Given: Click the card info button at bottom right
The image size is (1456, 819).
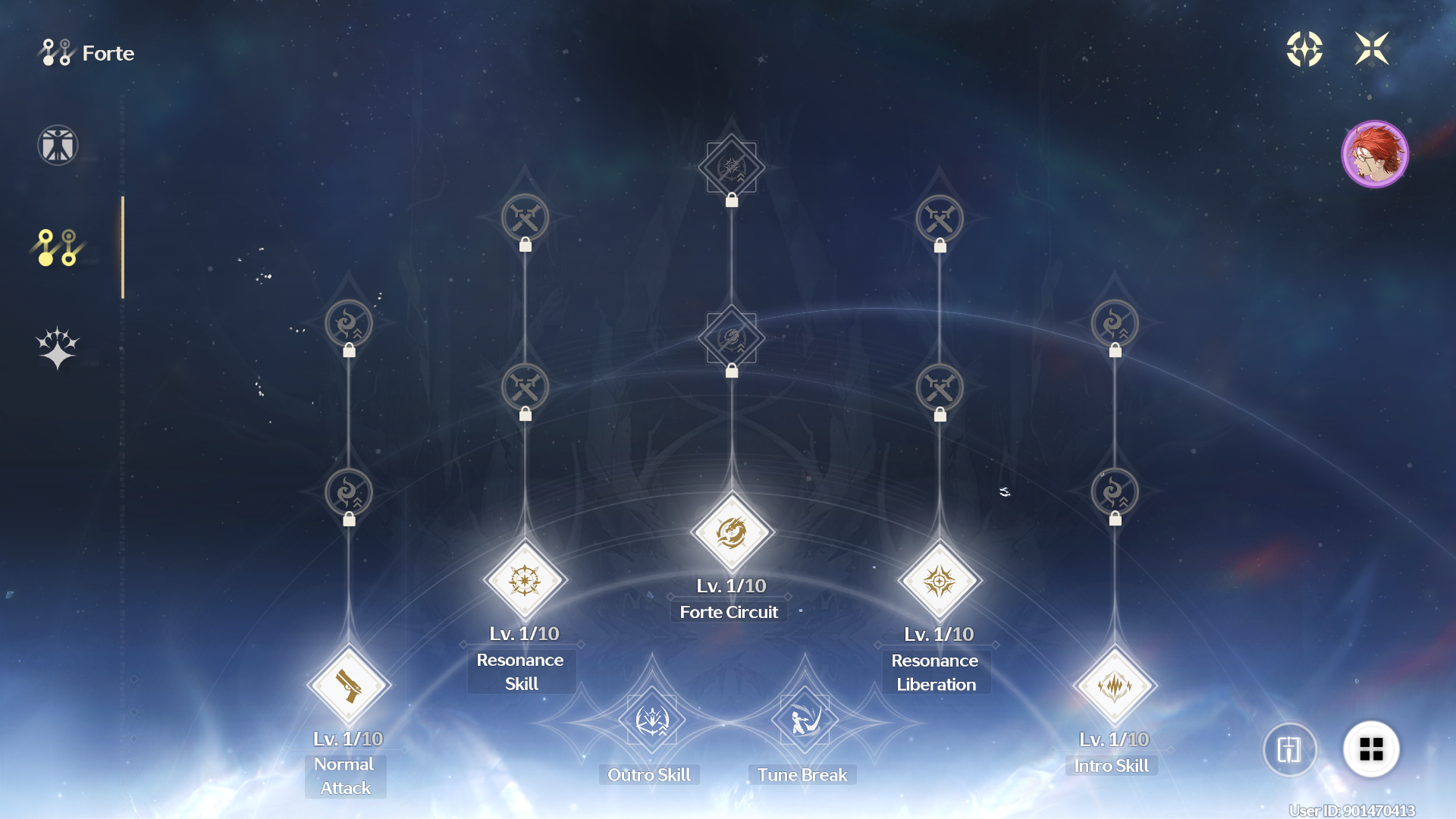Looking at the screenshot, I should click(1289, 749).
